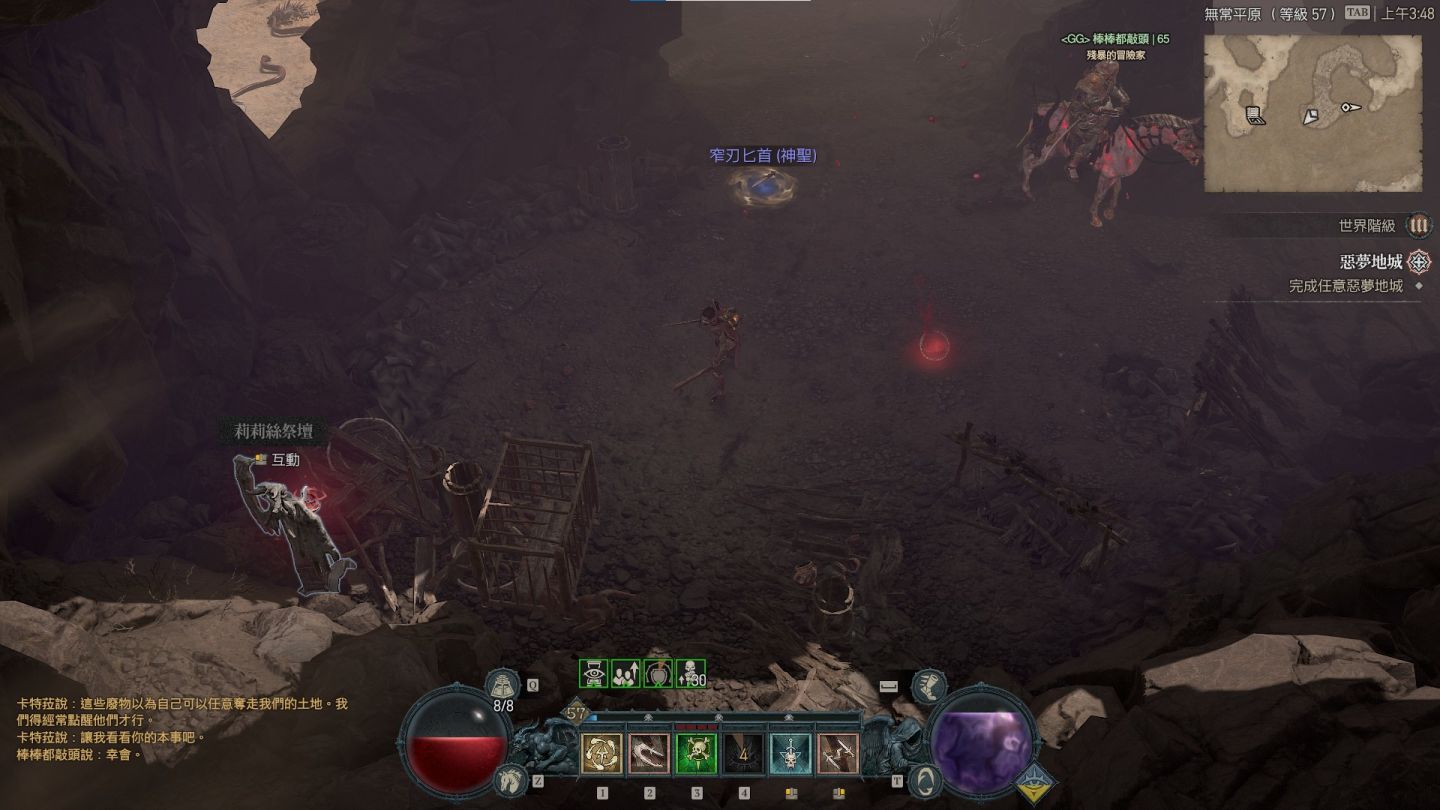Pick up the 窄刃匕首 (神聖) item label
This screenshot has height=810, width=1440.
[763, 156]
